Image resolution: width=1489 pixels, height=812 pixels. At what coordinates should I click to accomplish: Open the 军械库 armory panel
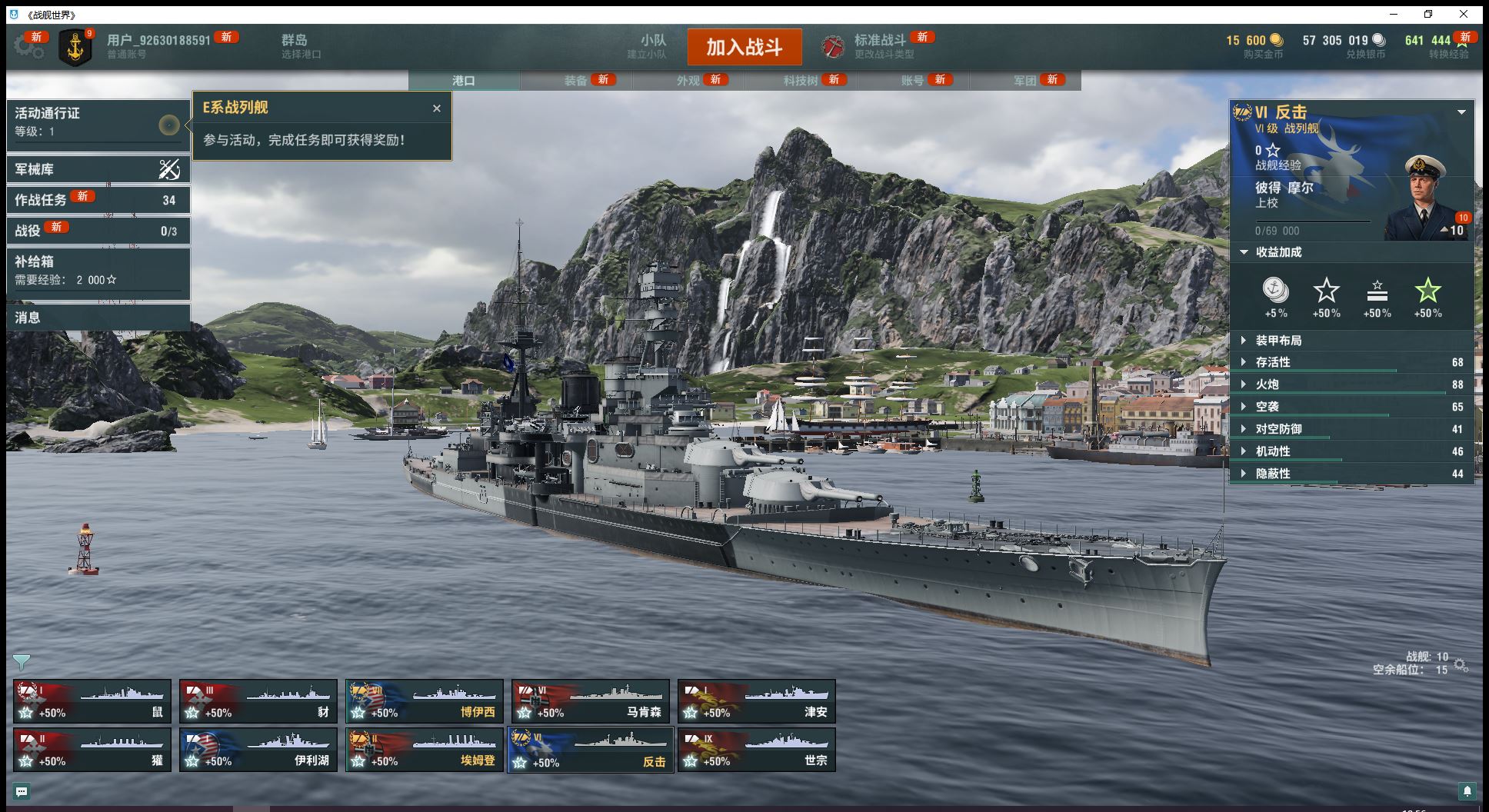click(98, 169)
